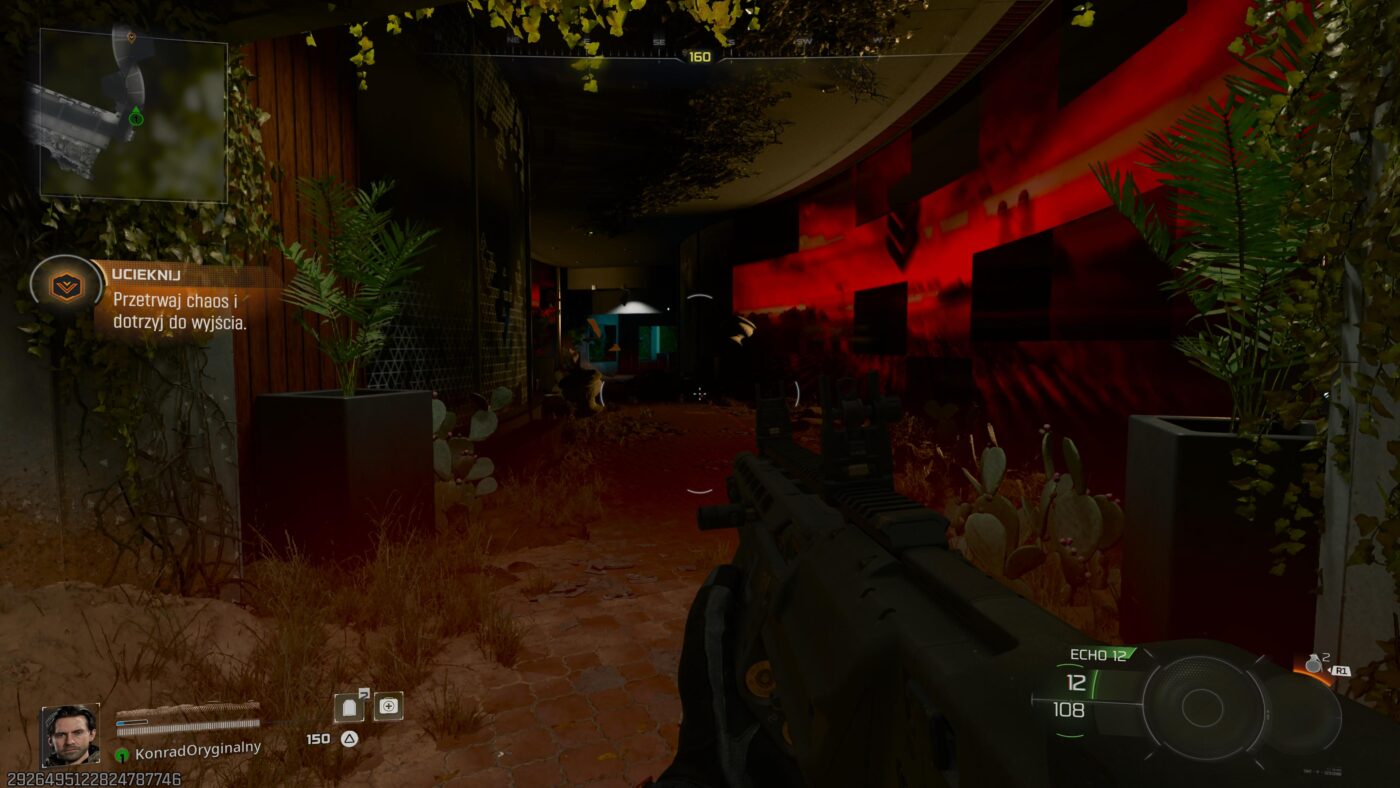The image size is (1400, 788).
Task: Click the grenade icon bound to R1
Action: coord(1313,665)
